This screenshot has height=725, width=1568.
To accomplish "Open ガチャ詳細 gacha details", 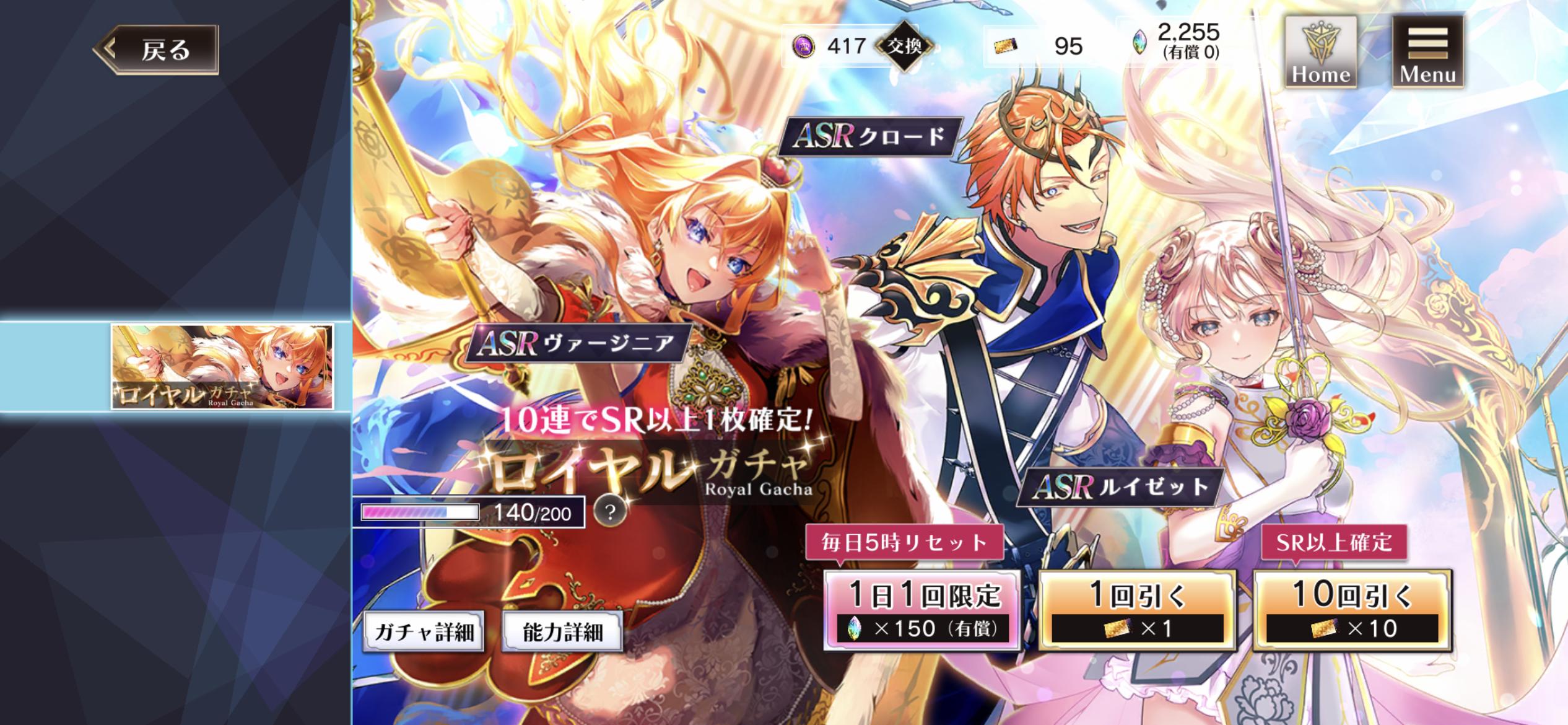I will pyautogui.click(x=424, y=631).
